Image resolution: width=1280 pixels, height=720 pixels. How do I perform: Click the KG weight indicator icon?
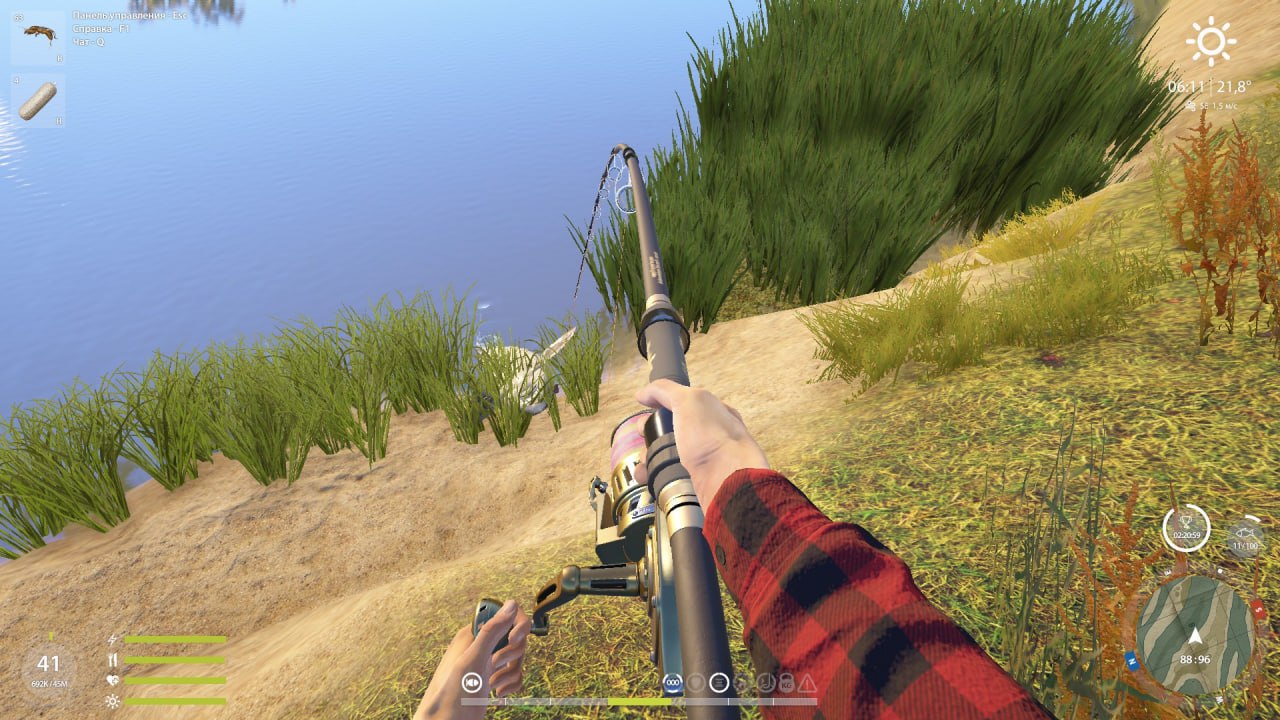point(786,683)
